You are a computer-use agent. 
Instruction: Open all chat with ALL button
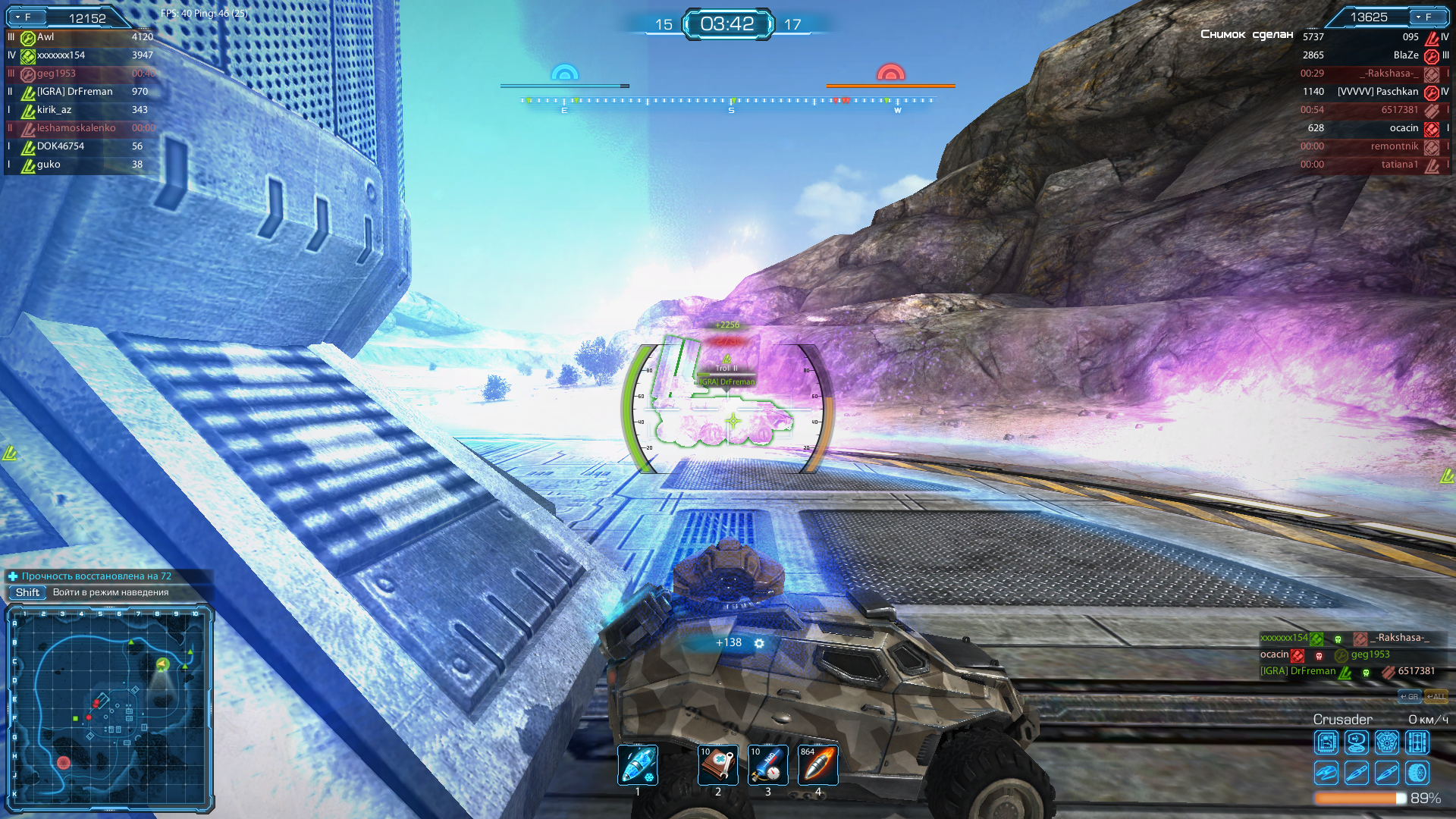point(1436,697)
